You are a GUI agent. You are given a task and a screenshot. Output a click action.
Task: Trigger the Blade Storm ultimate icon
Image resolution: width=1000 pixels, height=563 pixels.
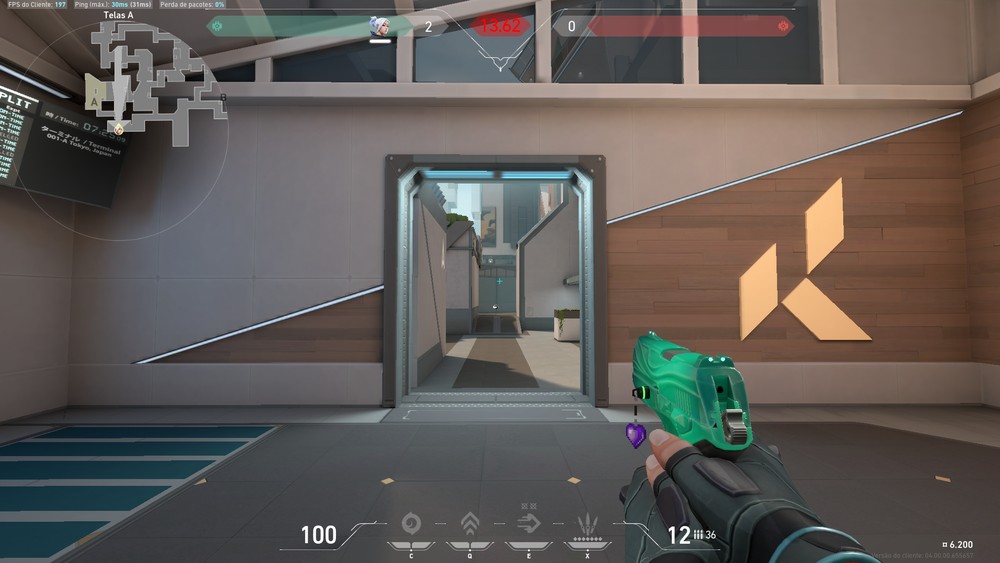587,523
